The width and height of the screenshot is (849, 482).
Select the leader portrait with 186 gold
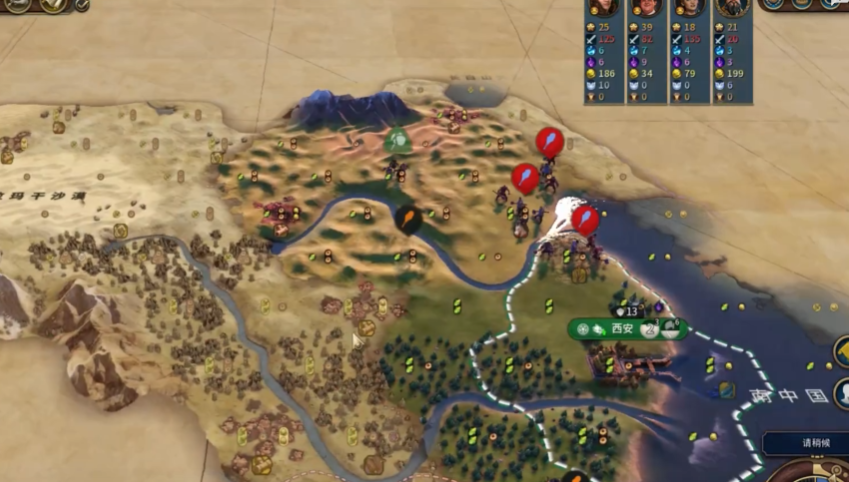pyautogui.click(x=603, y=6)
